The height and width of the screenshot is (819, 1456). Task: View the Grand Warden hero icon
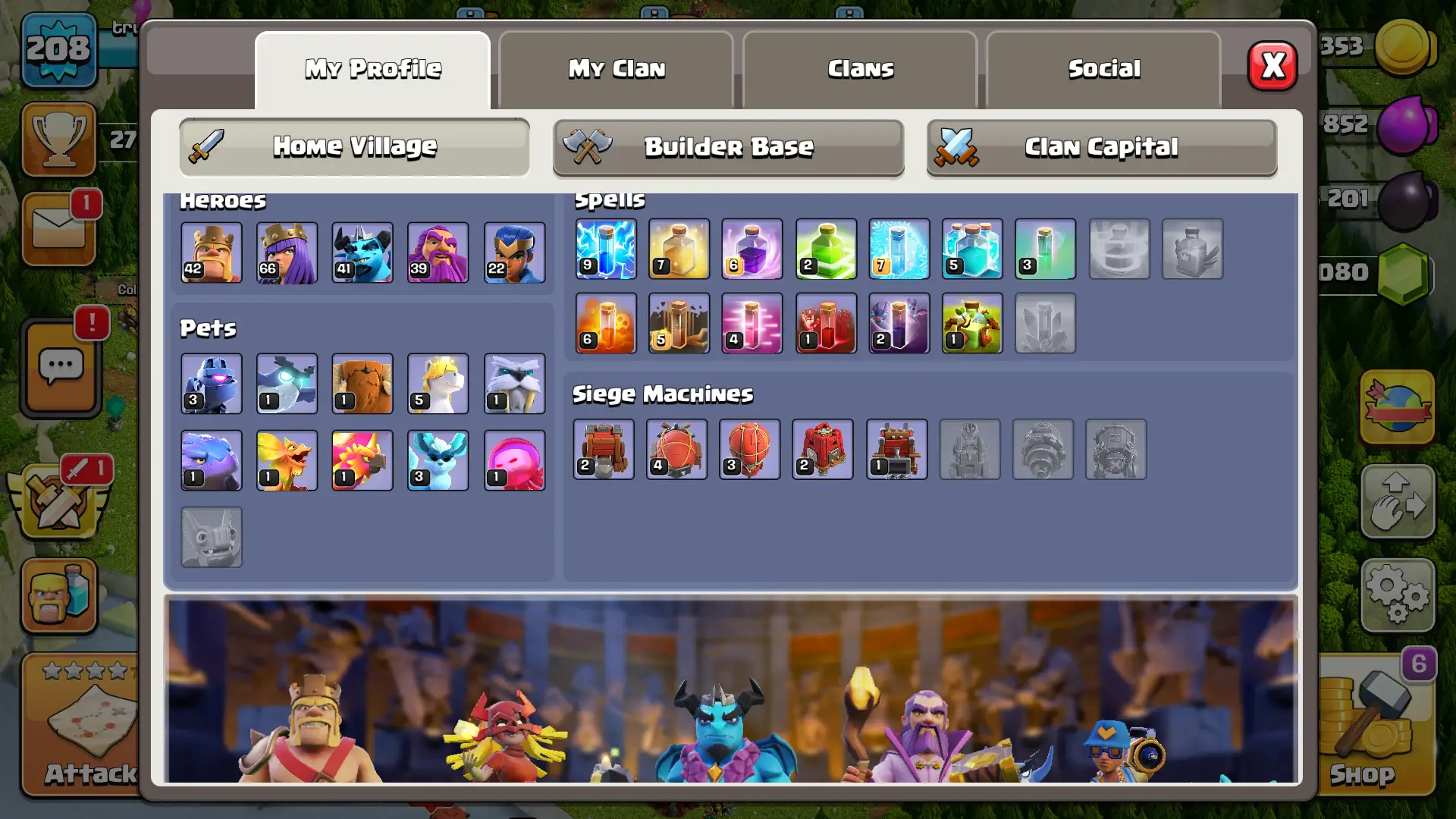[438, 253]
